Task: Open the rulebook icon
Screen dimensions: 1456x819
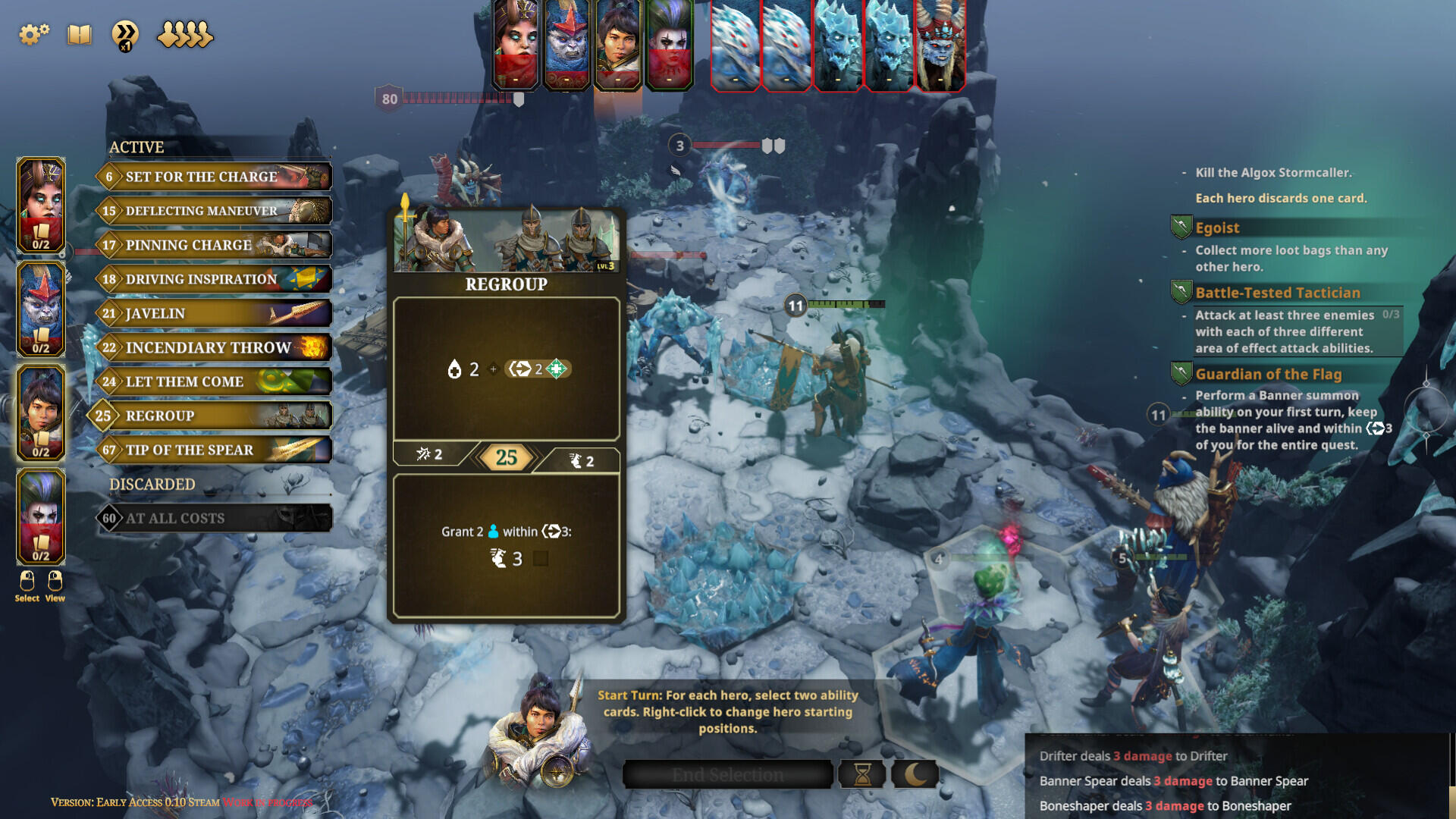Action: click(x=79, y=34)
